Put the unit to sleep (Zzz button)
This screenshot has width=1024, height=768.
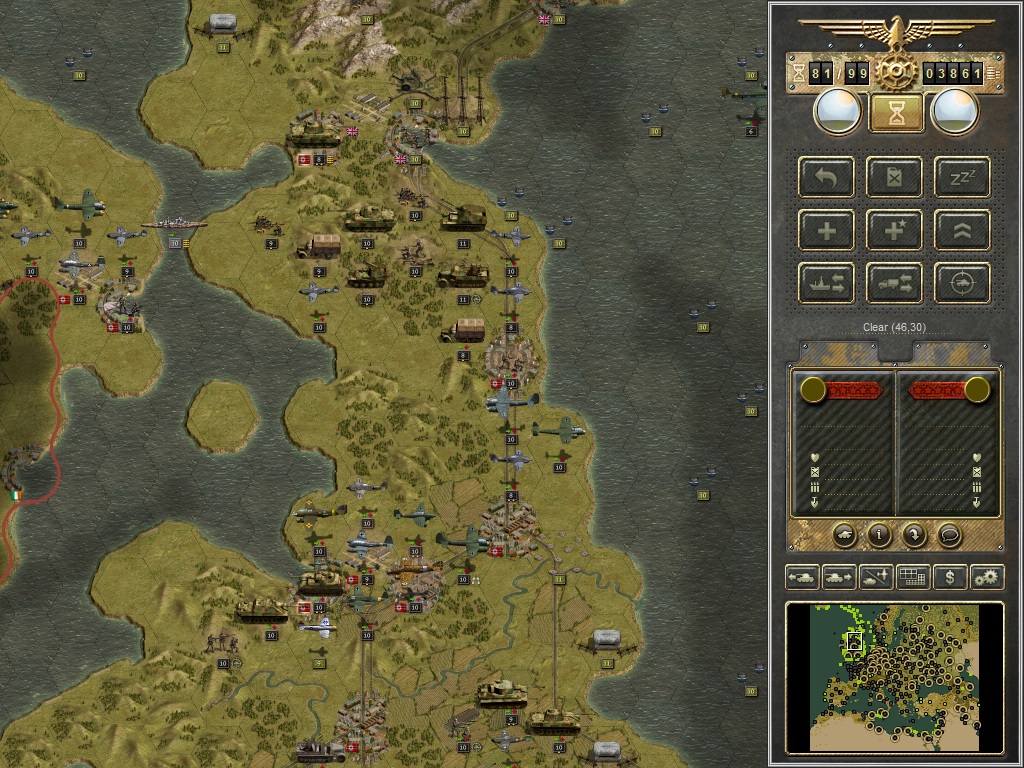click(x=962, y=178)
